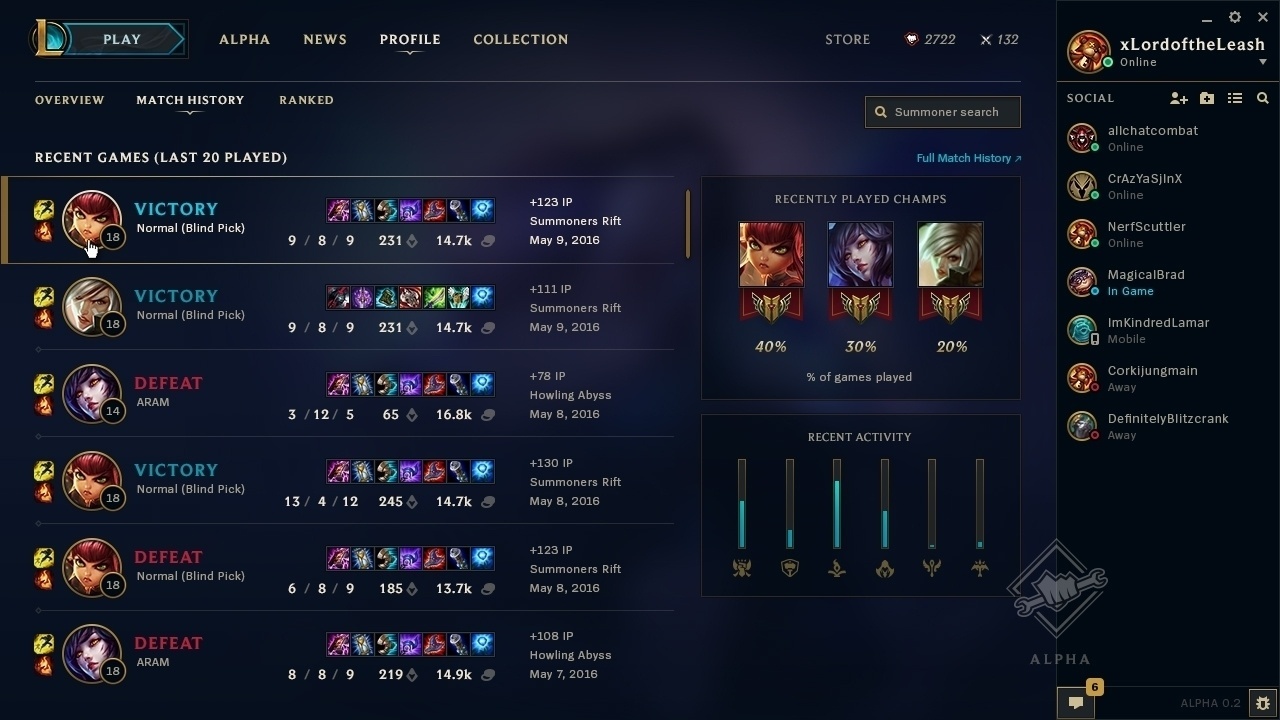Switch the friends list view layout

pyautogui.click(x=1235, y=98)
